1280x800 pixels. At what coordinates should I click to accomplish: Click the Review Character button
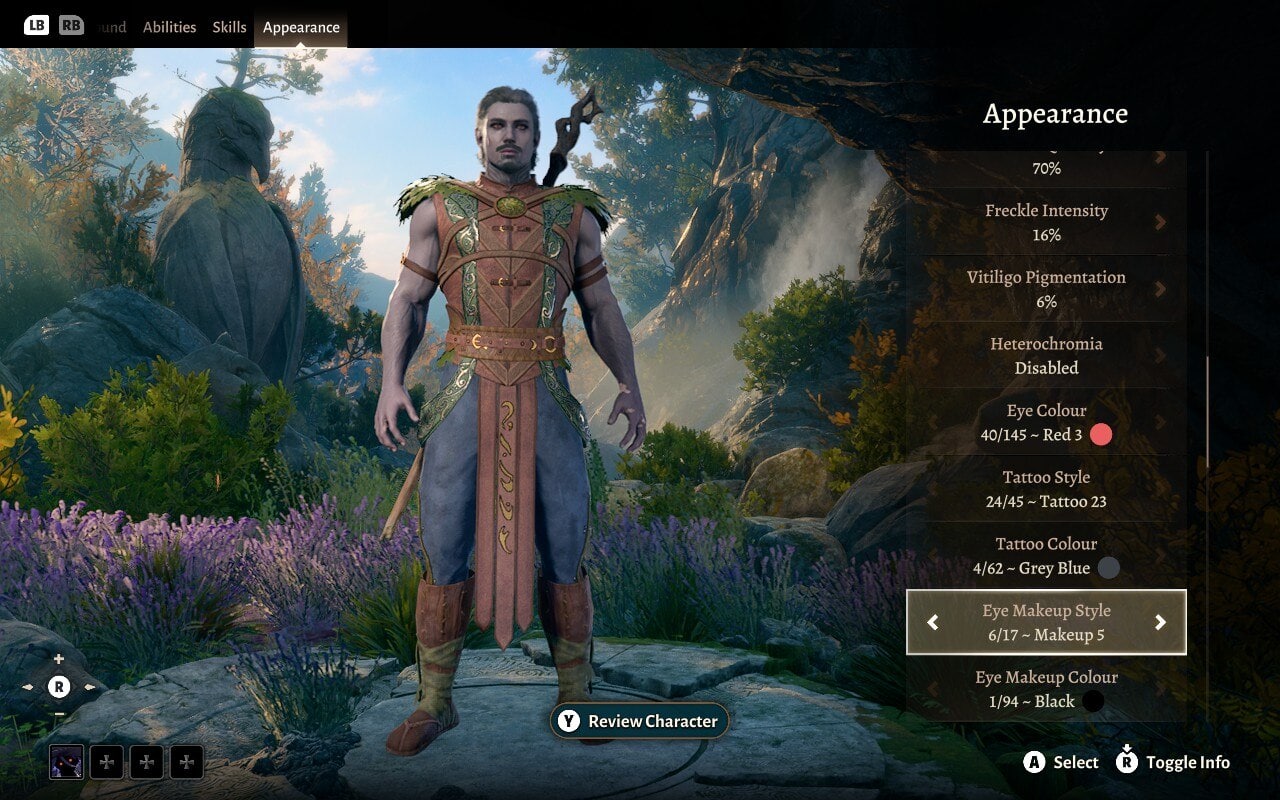(x=640, y=721)
